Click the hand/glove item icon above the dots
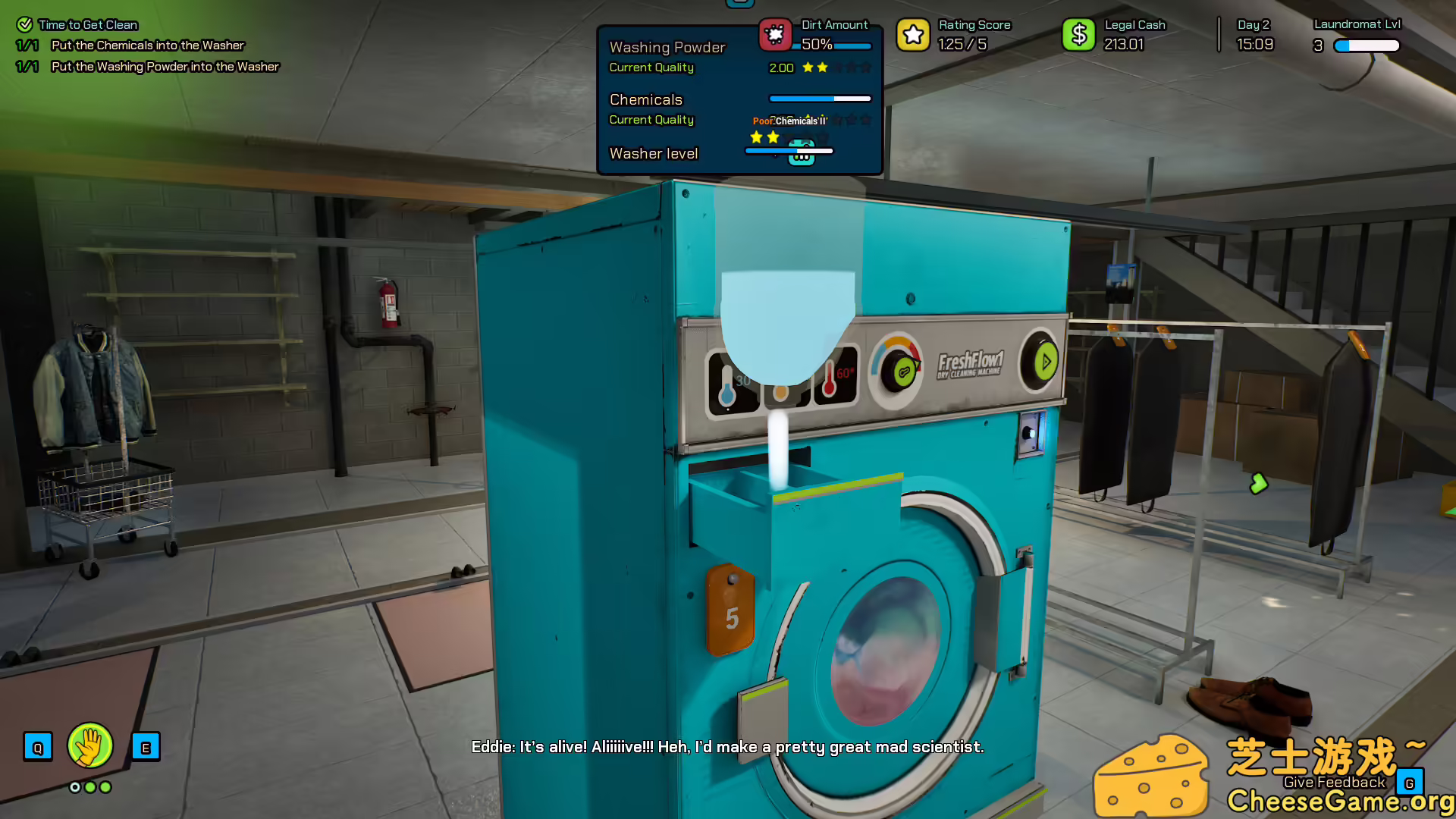 coord(90,746)
